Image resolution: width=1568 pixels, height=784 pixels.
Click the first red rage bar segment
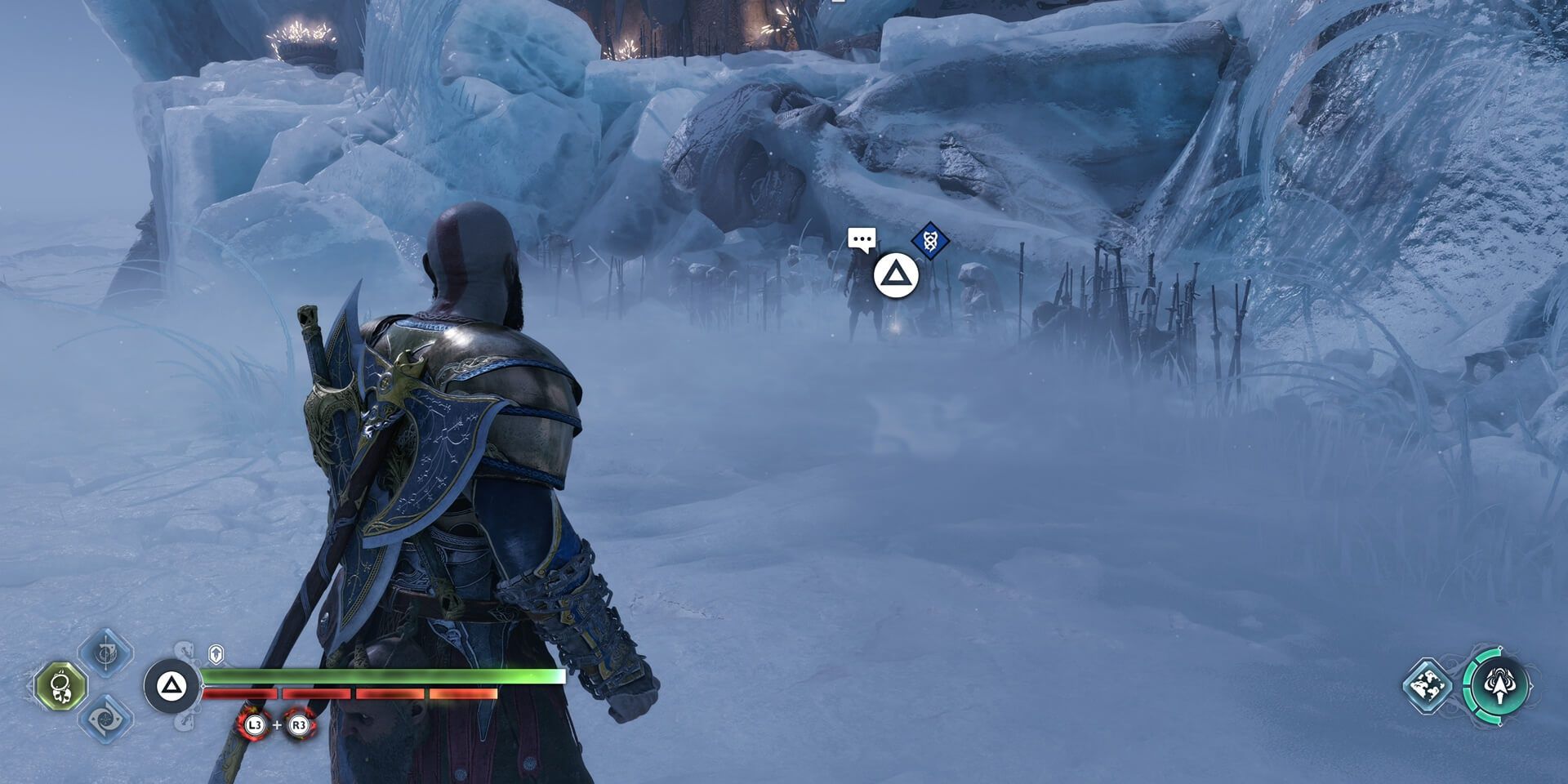click(x=241, y=693)
